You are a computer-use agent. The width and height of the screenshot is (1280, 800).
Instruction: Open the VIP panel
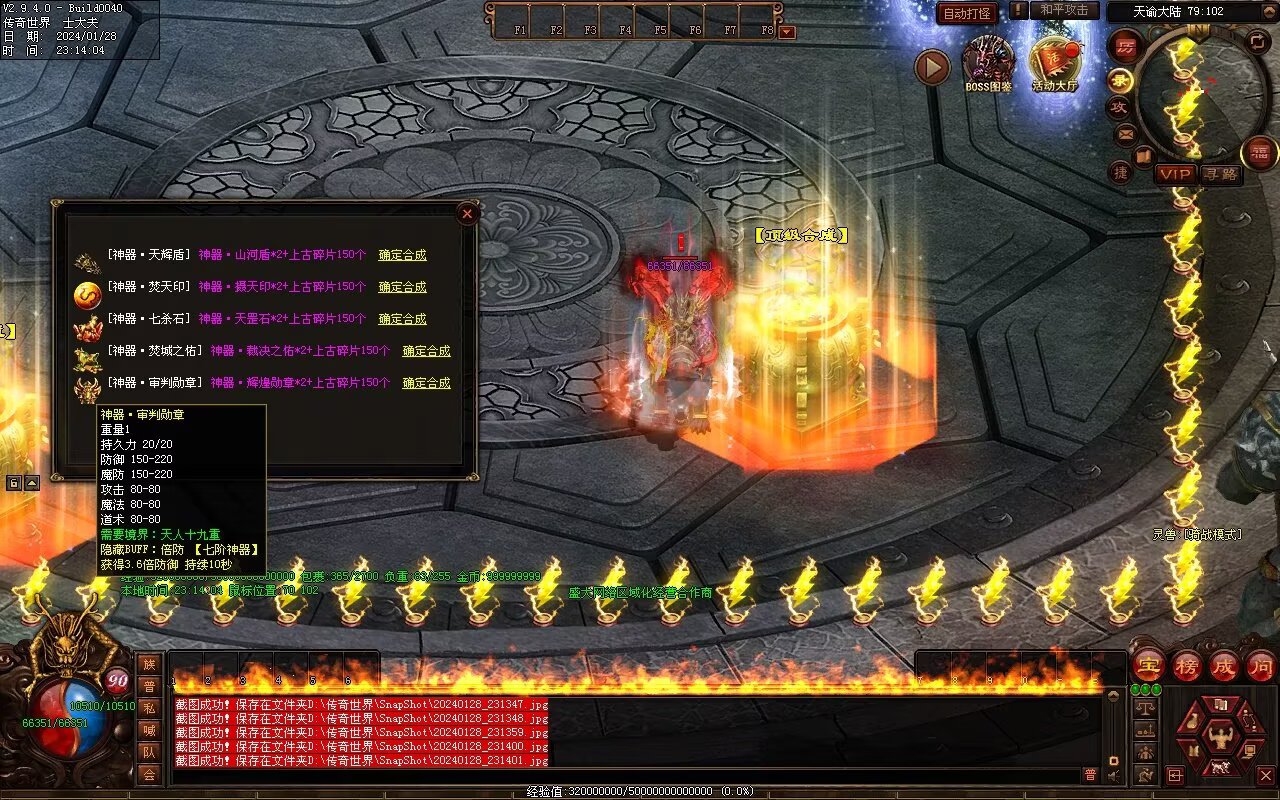1176,174
